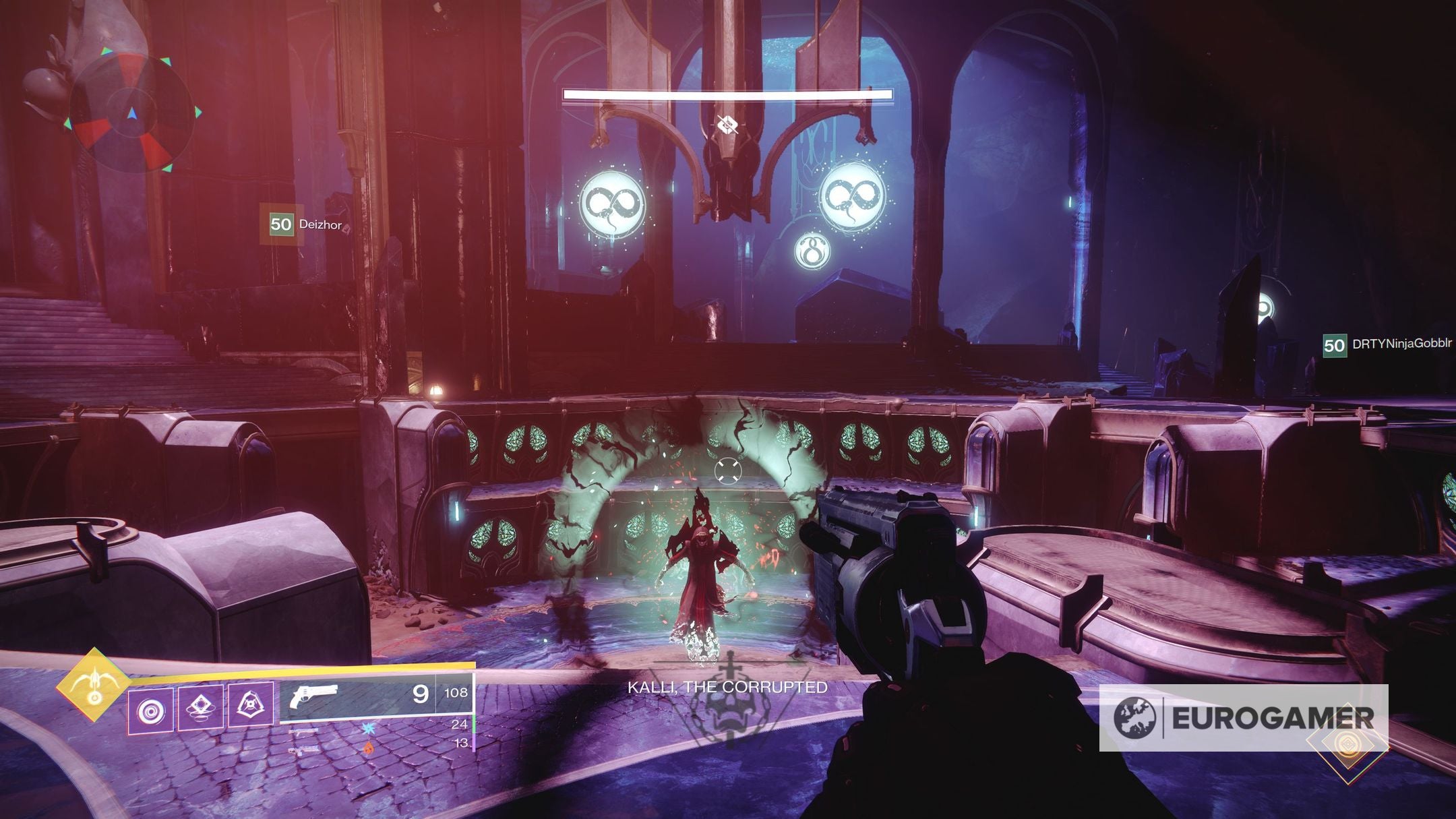Click the Eurogamer globe logo icon
1456x819 pixels.
click(x=1135, y=717)
